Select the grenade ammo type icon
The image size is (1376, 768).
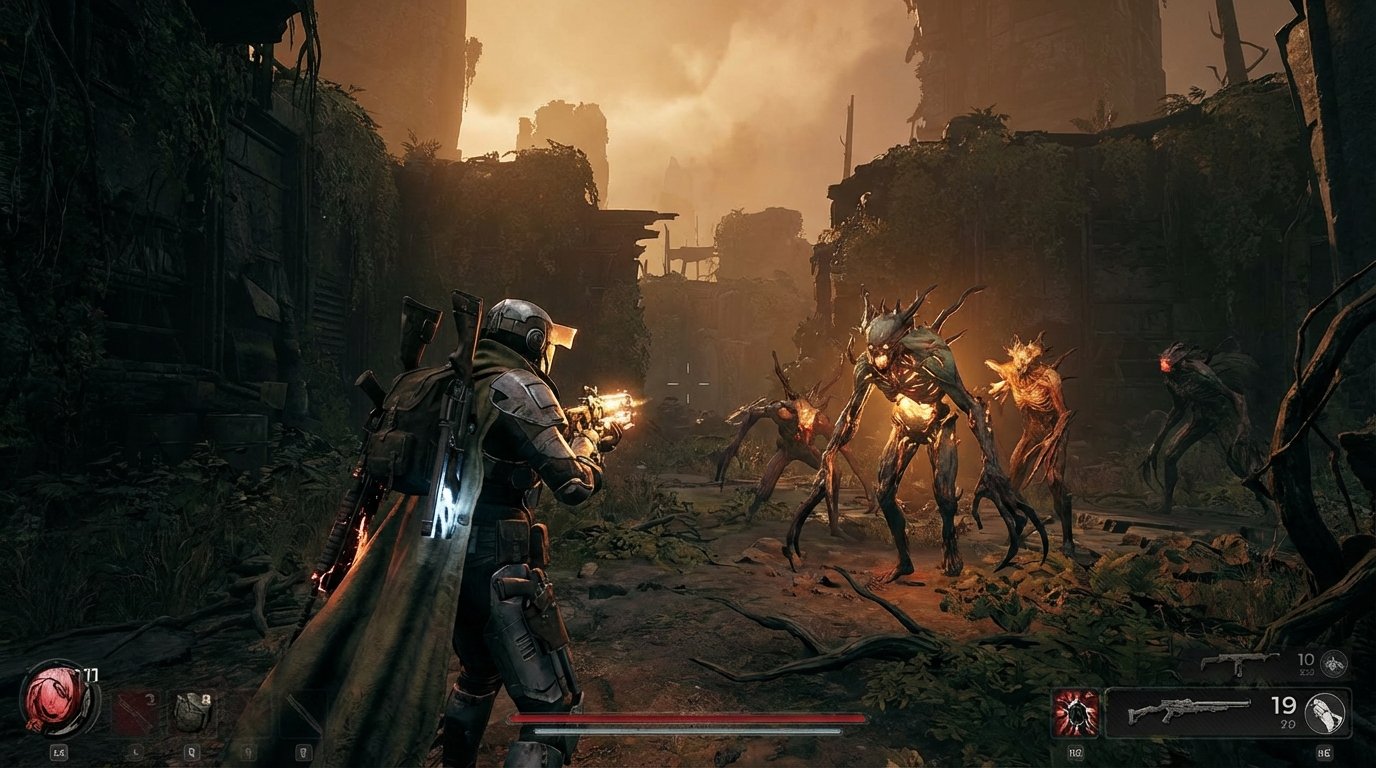tap(1333, 663)
